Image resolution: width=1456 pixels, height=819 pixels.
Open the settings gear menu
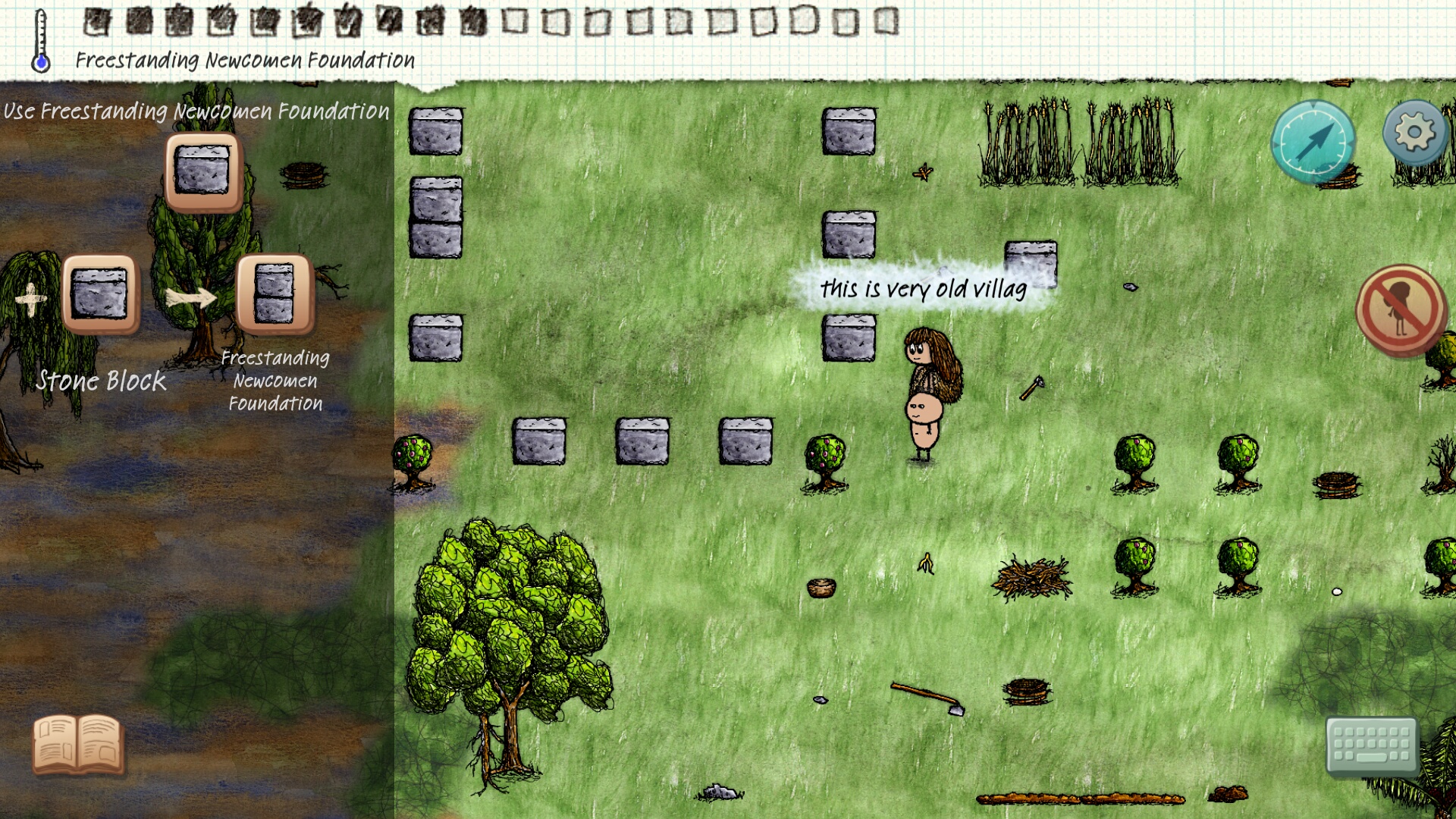(1414, 133)
